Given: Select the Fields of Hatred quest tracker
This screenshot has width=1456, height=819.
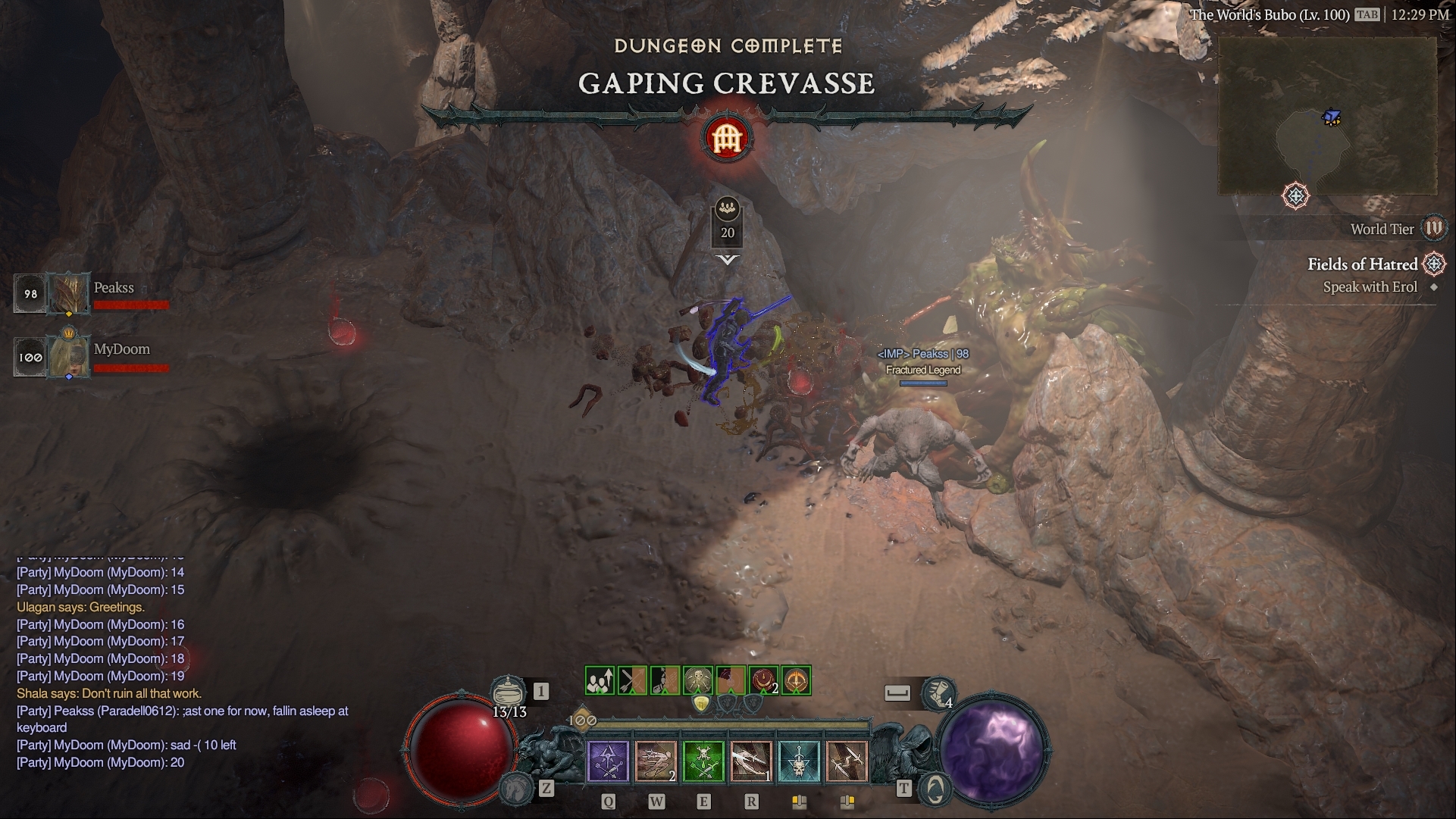Looking at the screenshot, I should tap(1362, 264).
